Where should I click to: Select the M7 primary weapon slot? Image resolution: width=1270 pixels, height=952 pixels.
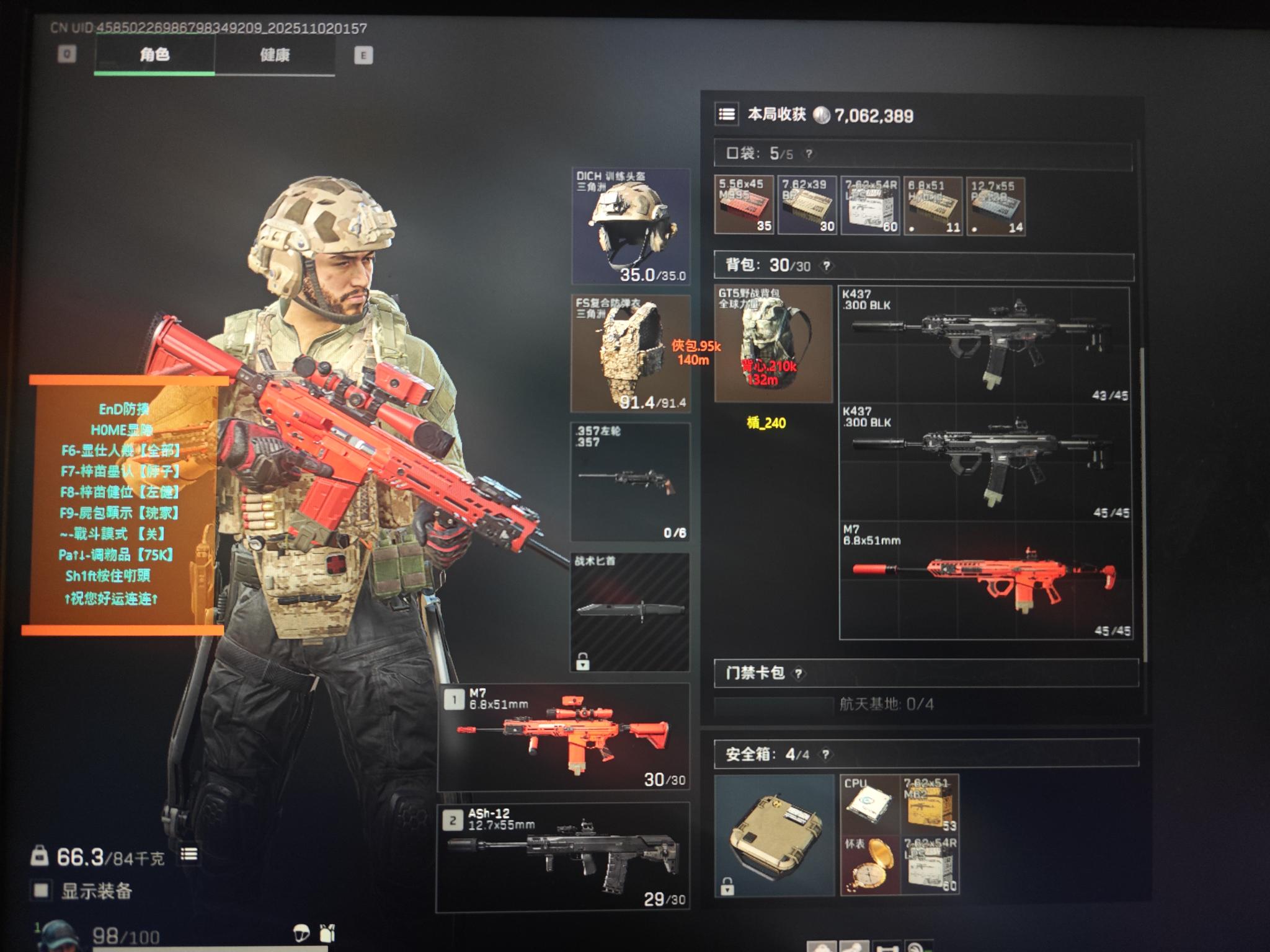(x=564, y=737)
